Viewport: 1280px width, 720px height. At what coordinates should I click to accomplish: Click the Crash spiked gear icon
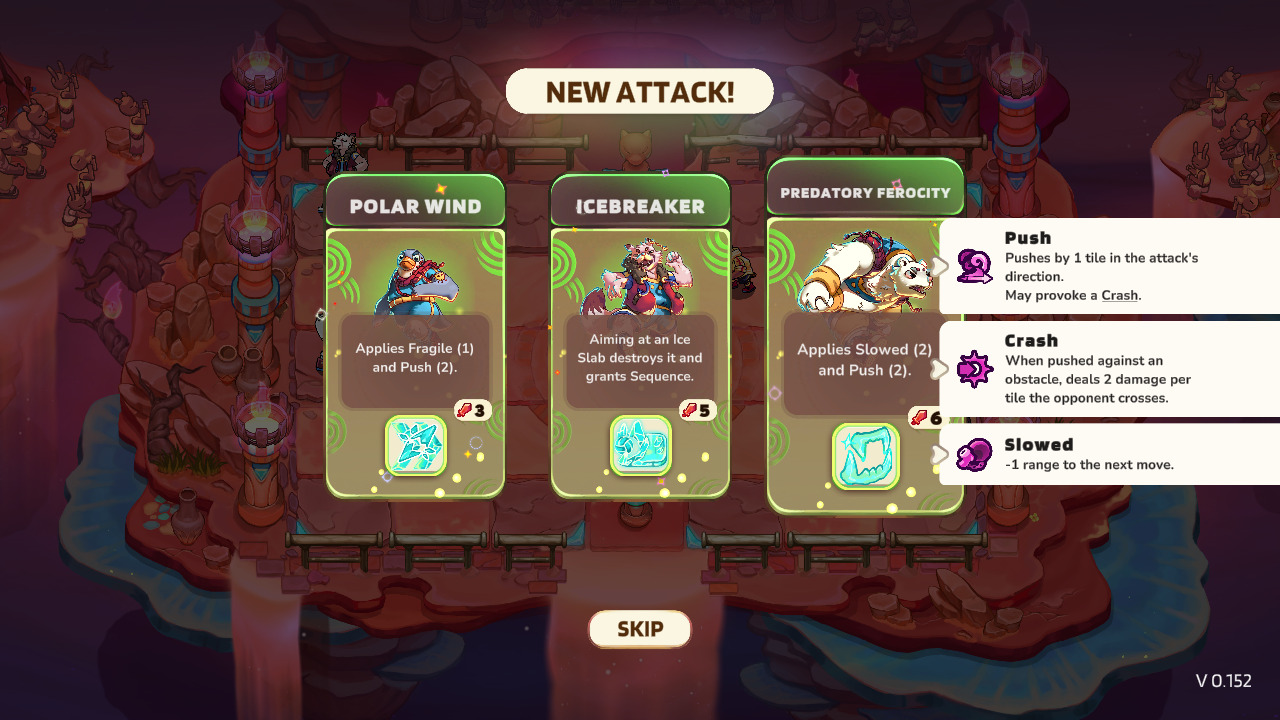click(974, 368)
